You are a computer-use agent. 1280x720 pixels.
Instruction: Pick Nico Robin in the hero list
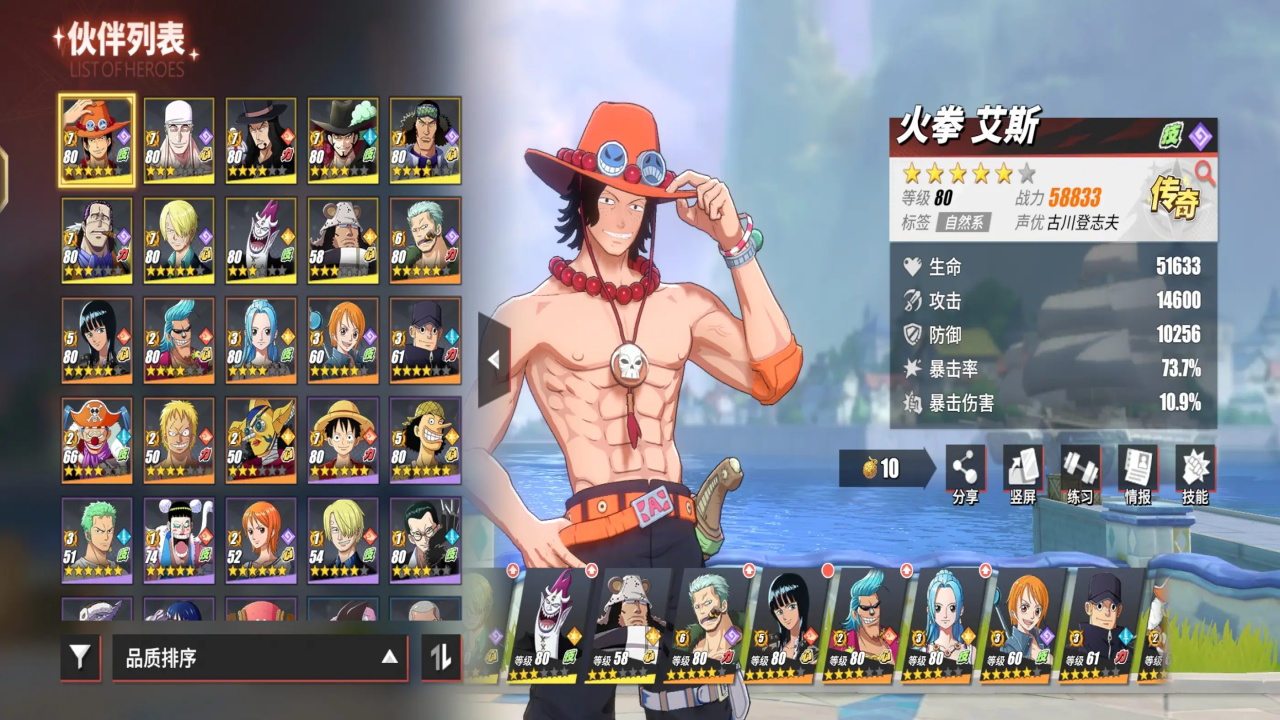coord(96,340)
